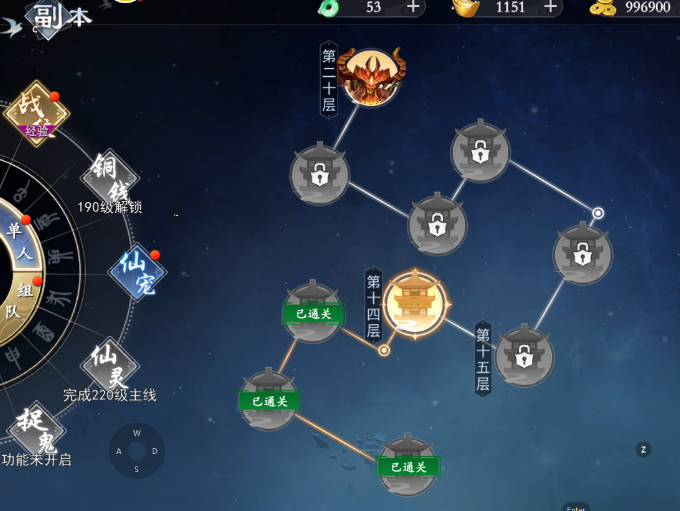
Task: Open the 捉鬼 dungeon category
Action: 36,429
